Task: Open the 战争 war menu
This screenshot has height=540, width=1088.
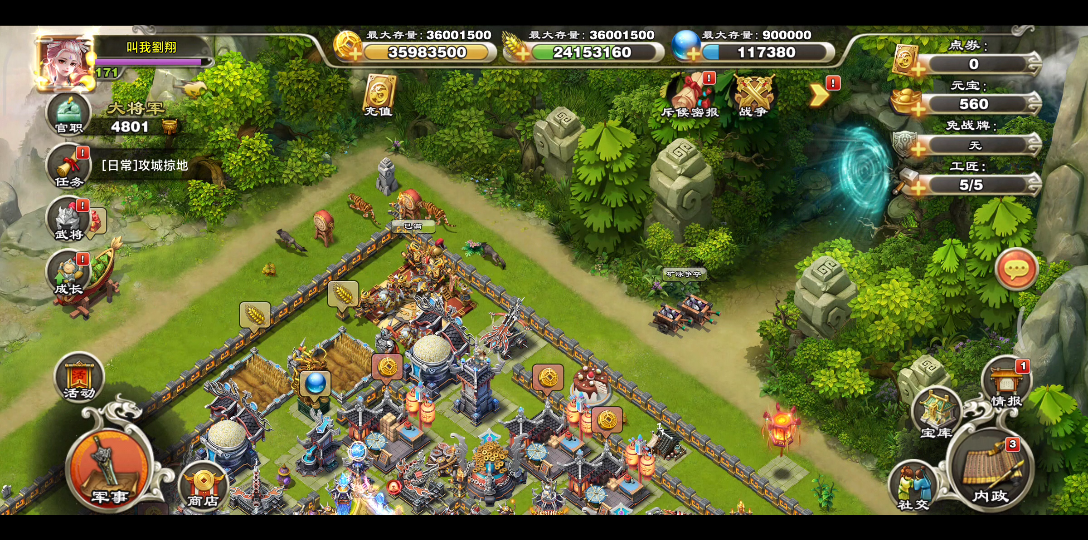Action: coord(753,95)
